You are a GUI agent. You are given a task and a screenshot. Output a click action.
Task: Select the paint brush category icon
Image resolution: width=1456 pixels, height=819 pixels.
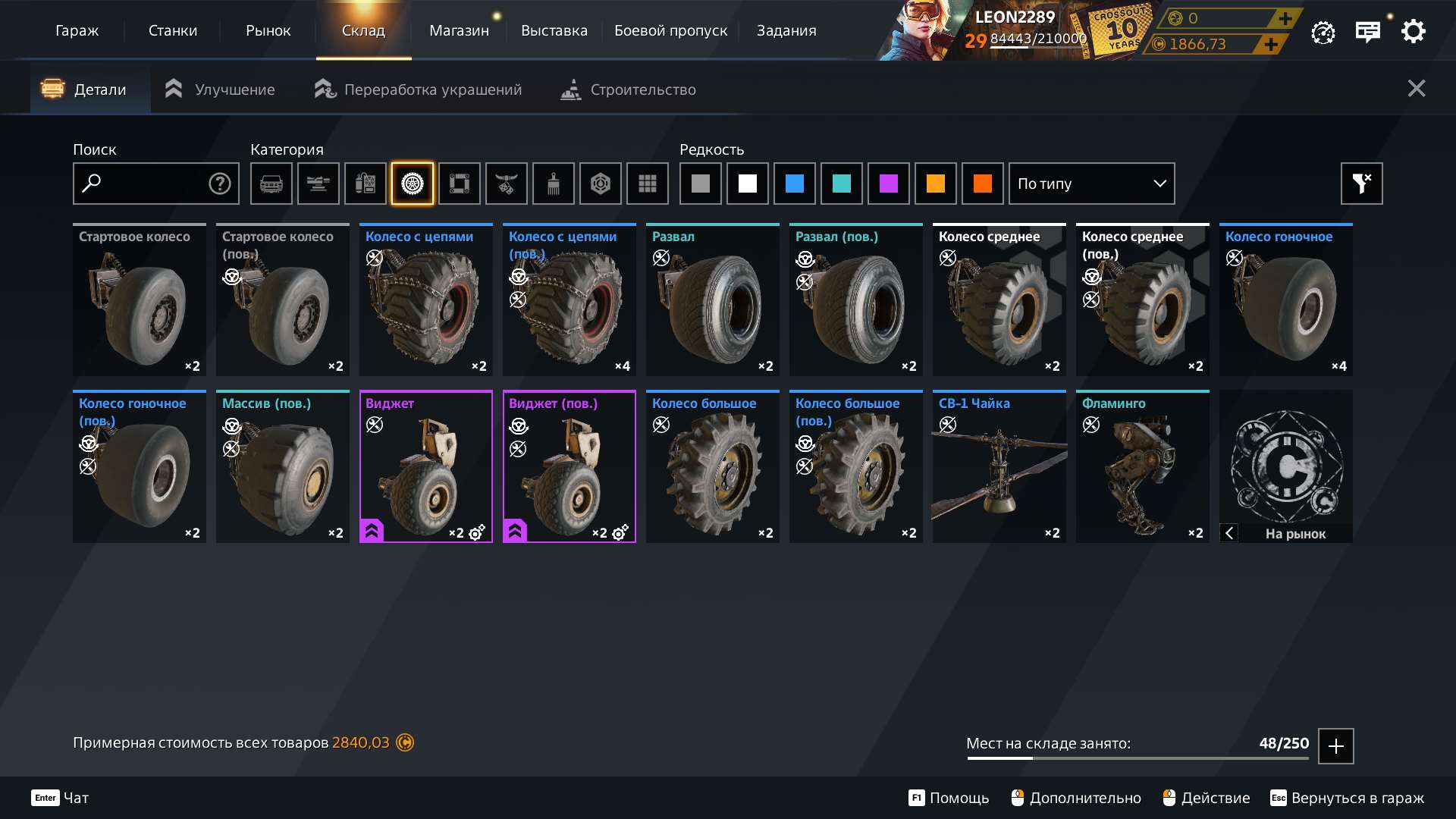[554, 184]
